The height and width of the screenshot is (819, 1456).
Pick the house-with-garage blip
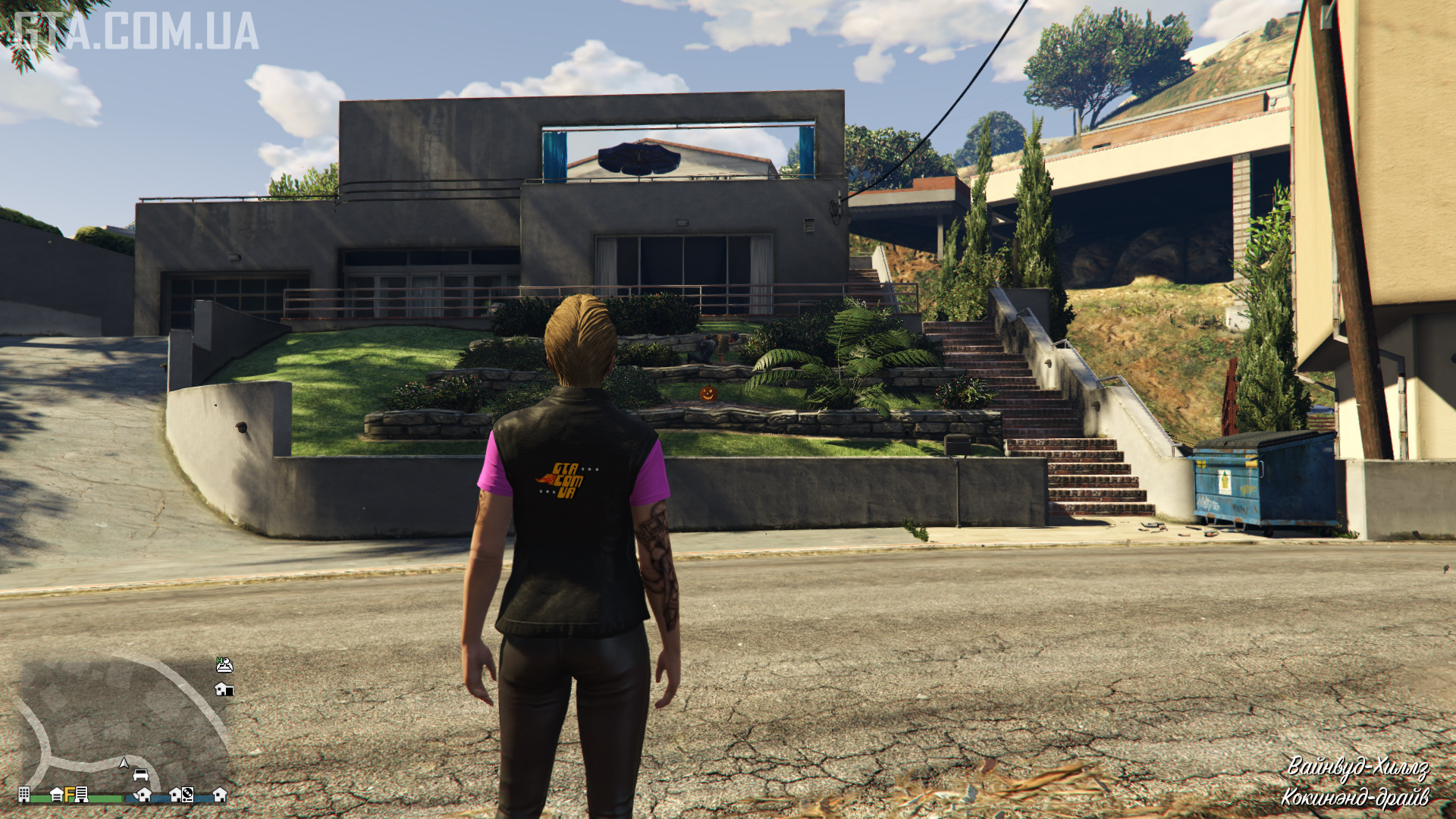[x=224, y=689]
